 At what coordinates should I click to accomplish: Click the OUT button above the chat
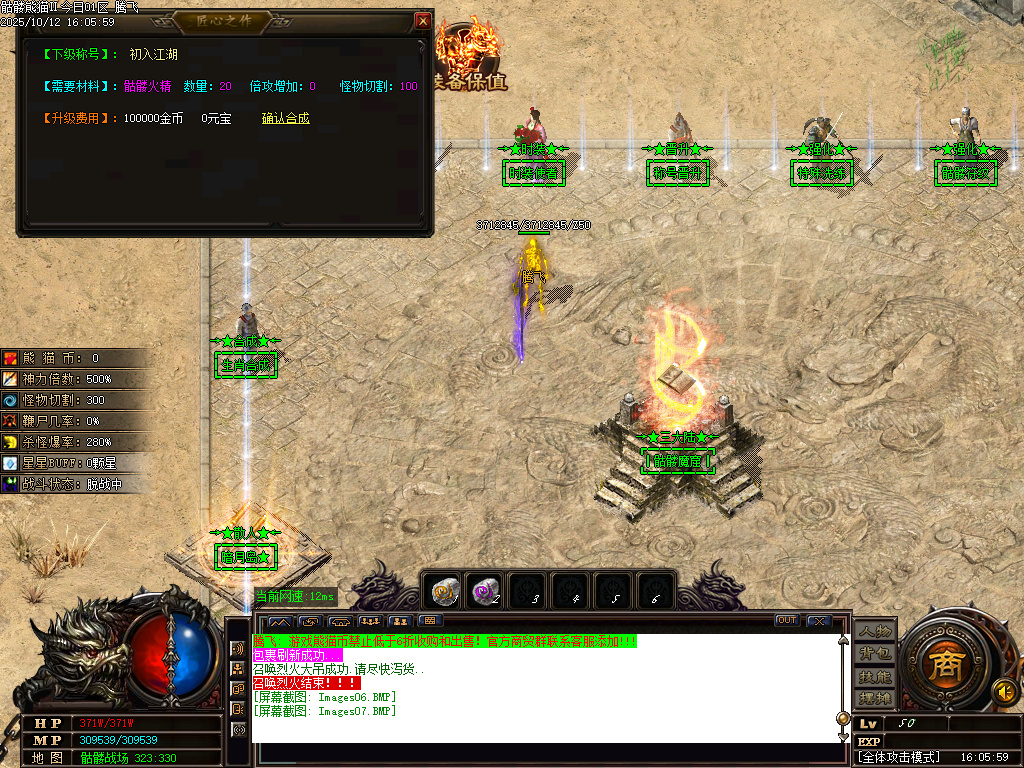(x=787, y=621)
